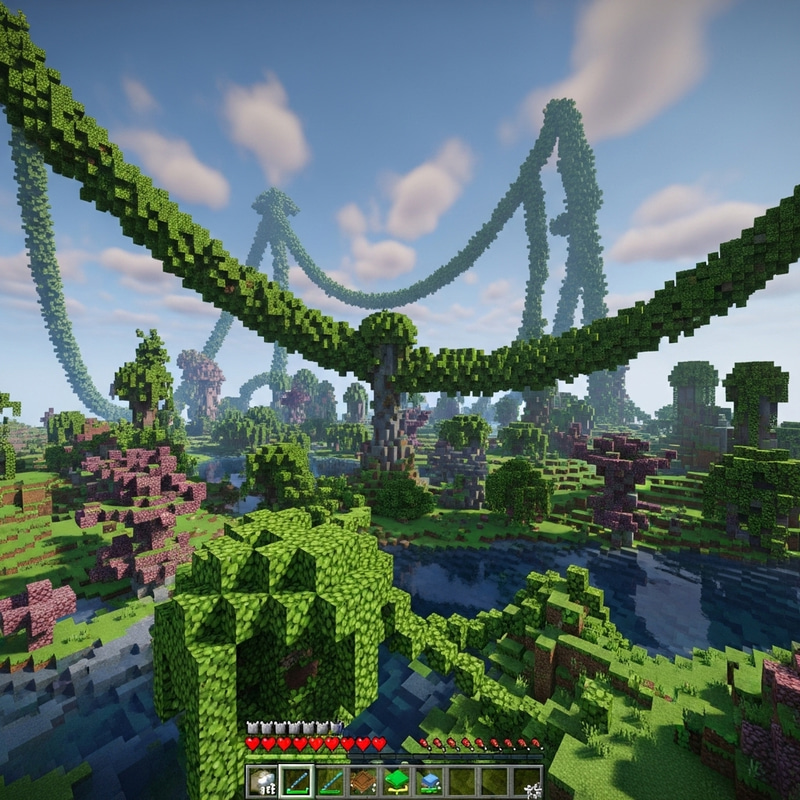This screenshot has width=800, height=800.
Task: Select the brown wooden item hotbar slot
Action: click(x=363, y=781)
